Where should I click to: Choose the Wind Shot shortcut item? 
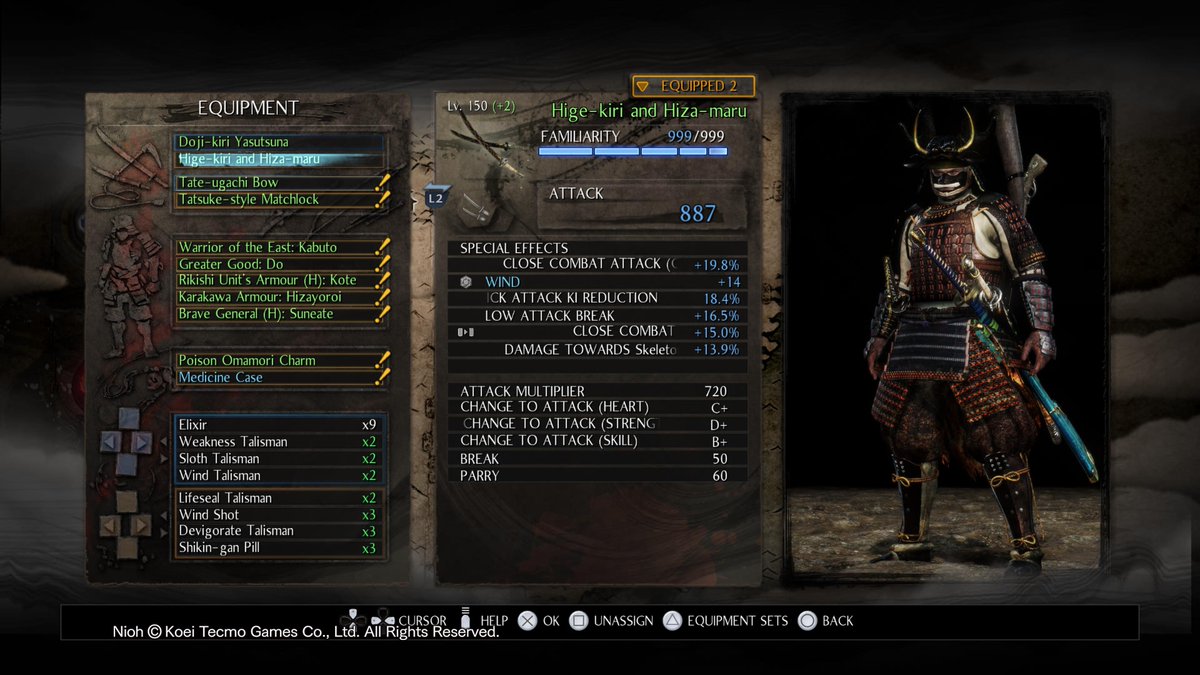tap(277, 515)
